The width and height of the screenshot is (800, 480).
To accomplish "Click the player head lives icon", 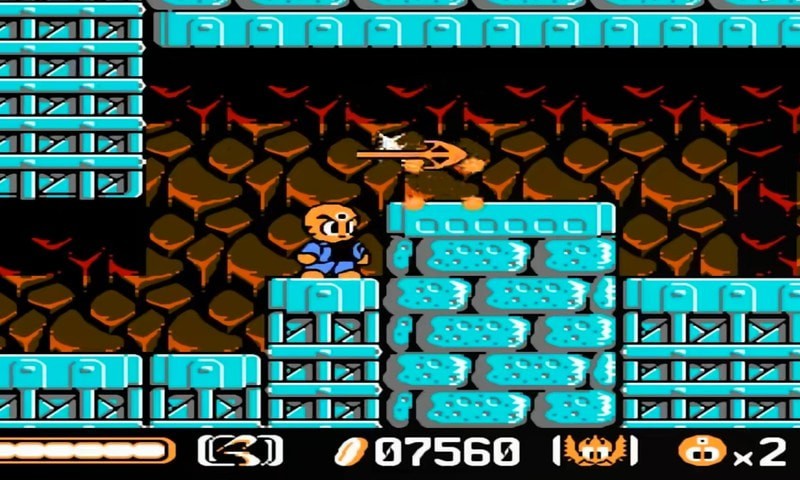I will click(x=701, y=451).
